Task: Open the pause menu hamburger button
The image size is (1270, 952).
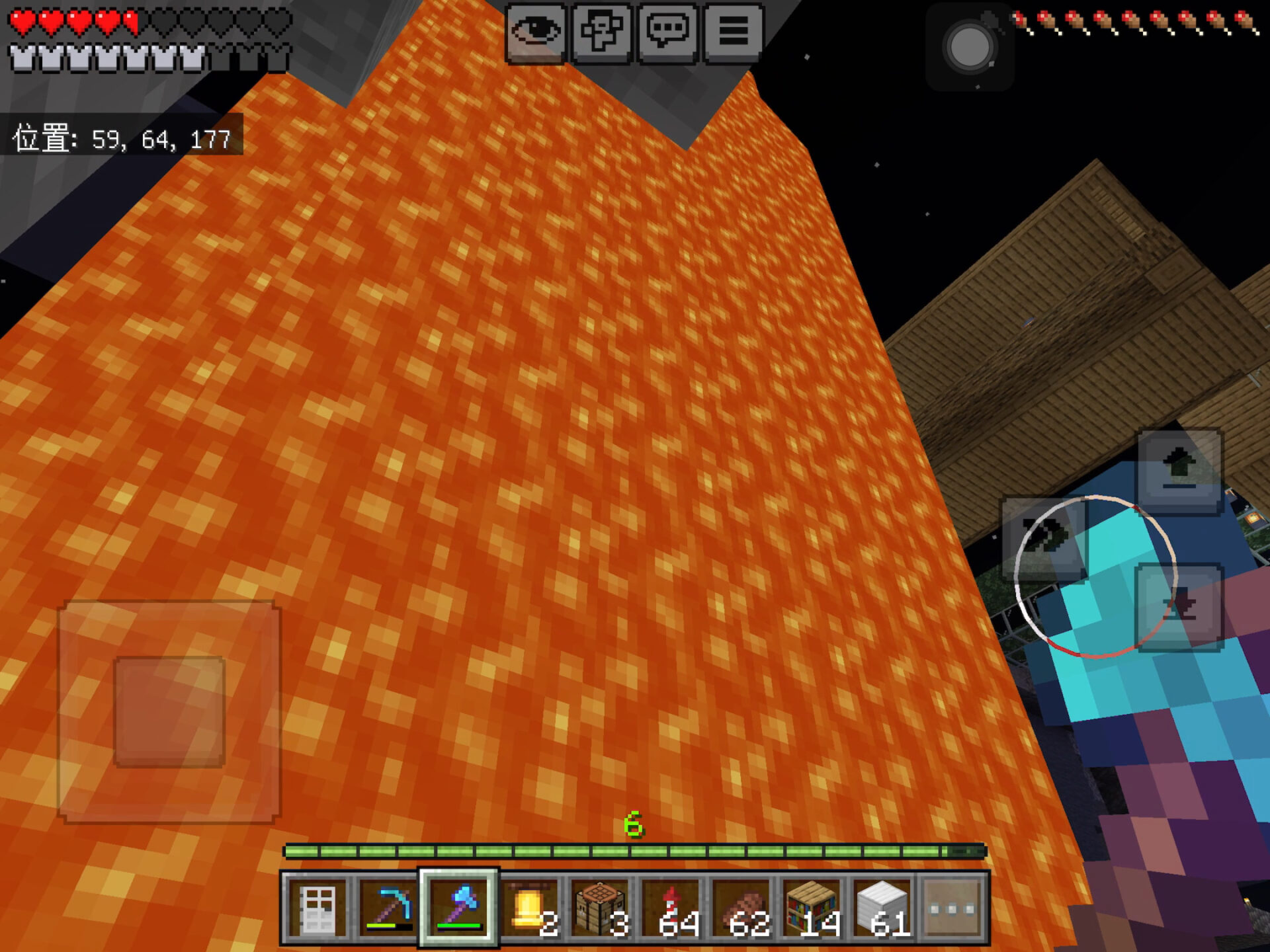Action: [x=733, y=32]
